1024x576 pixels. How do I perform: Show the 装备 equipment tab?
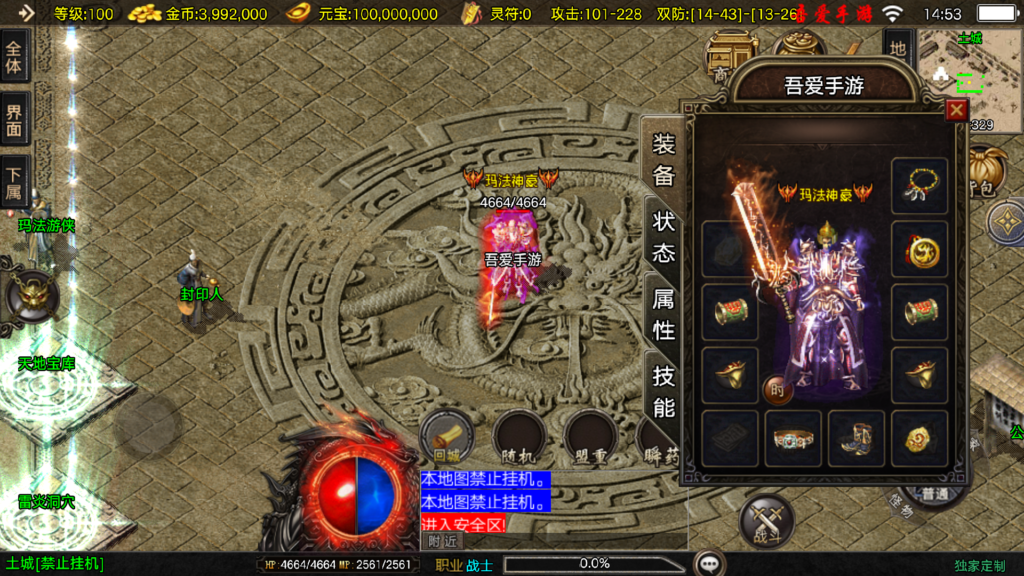[x=663, y=160]
